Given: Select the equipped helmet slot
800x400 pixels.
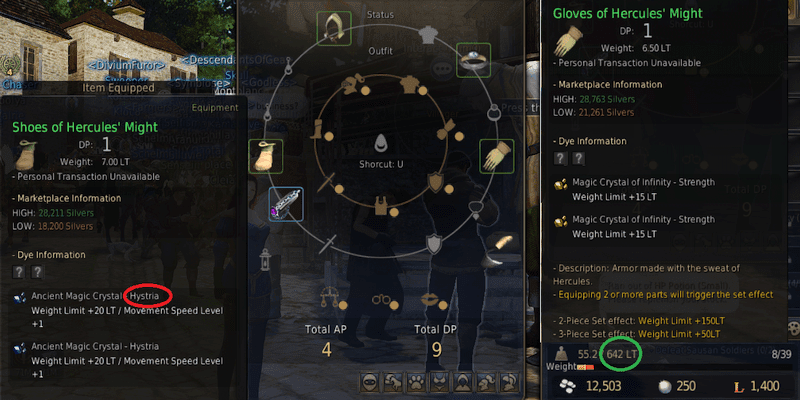Looking at the screenshot, I should (x=333, y=29).
